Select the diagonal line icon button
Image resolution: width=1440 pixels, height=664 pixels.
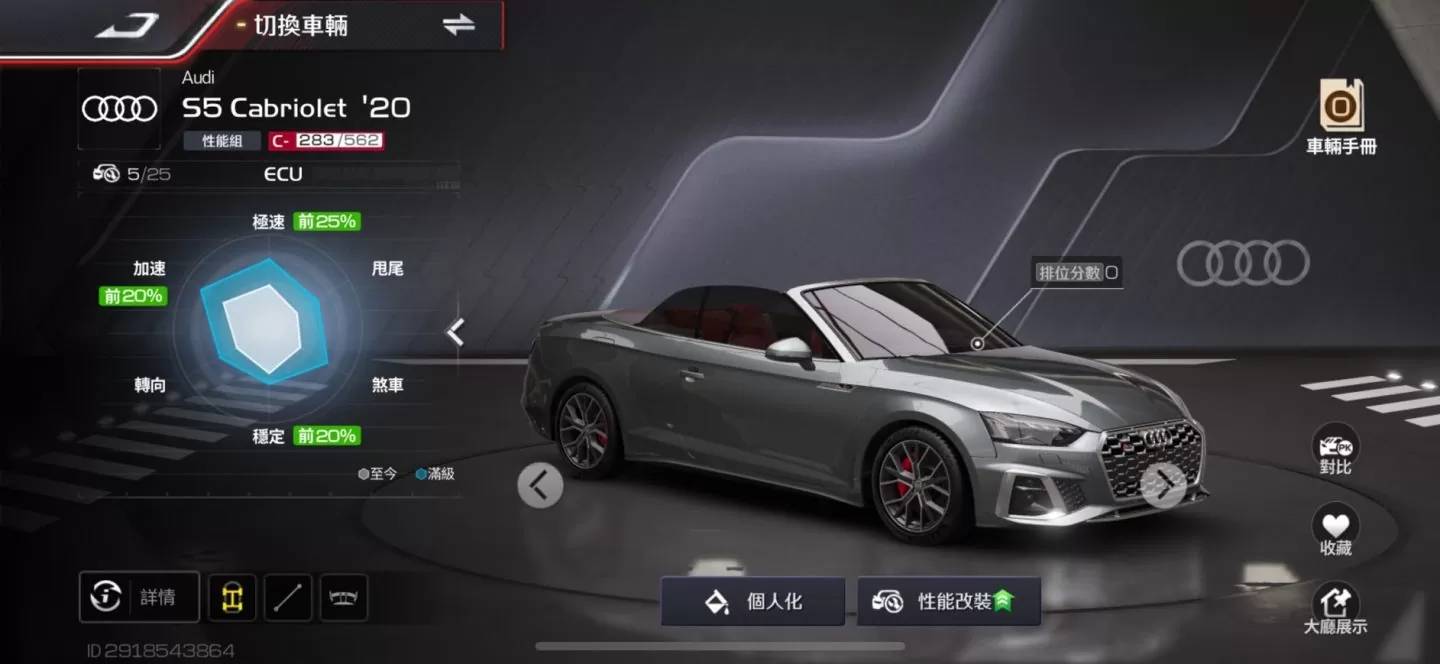coord(288,597)
